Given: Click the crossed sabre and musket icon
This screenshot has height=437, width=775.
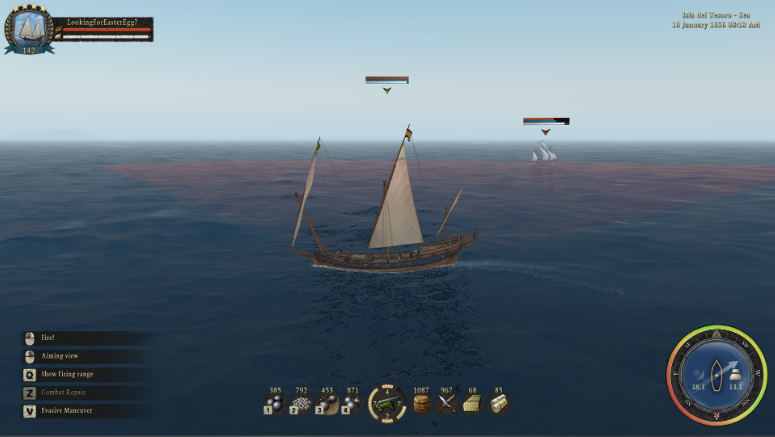Looking at the screenshot, I should (447, 403).
